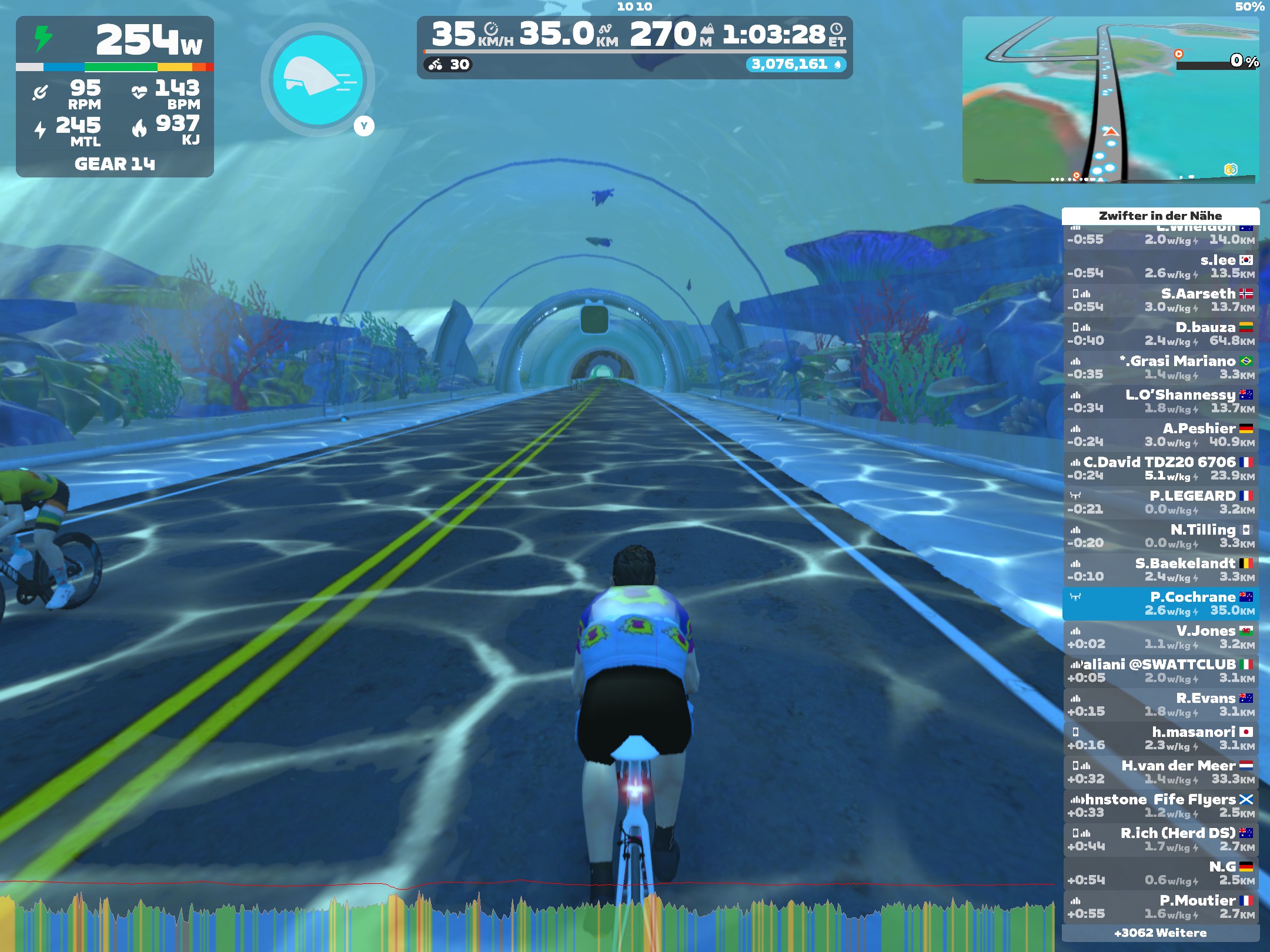Click the flame icon next to 937 KJ
Viewport: 1270px width, 952px height.
point(141,126)
